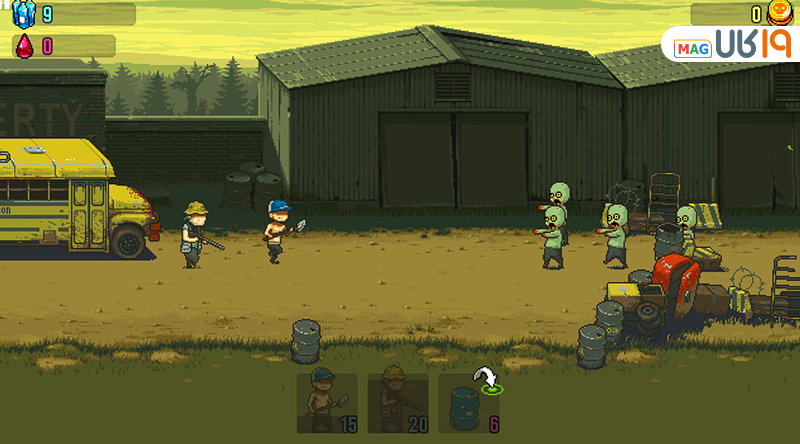Select the yellow-hat rifleman unit card

tap(397, 404)
